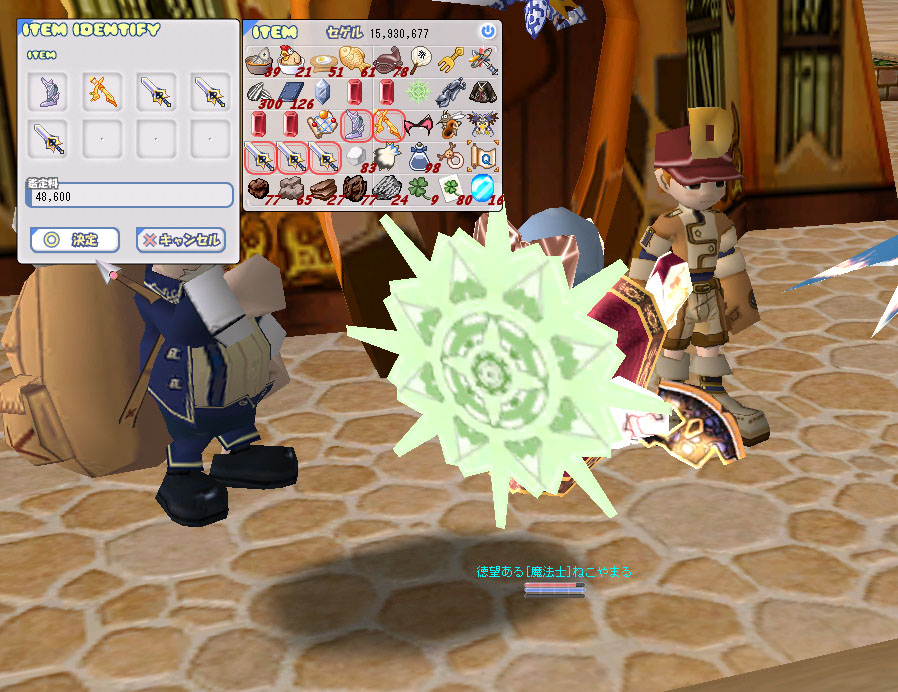Viewport: 898px width, 692px height.
Task: Close the ITEM inventory with the power icon
Action: pos(487,32)
